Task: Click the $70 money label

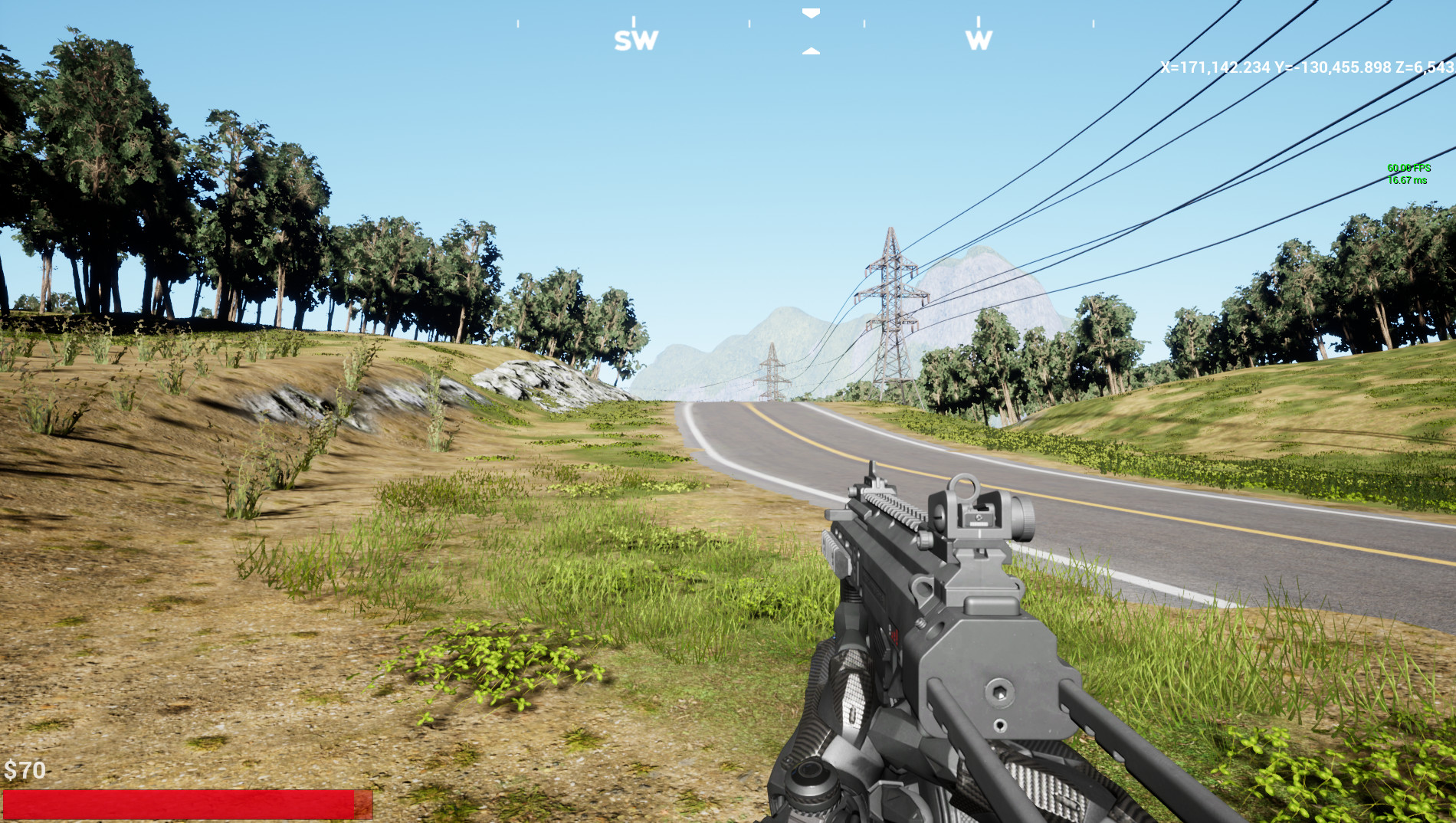Action: 25,769
